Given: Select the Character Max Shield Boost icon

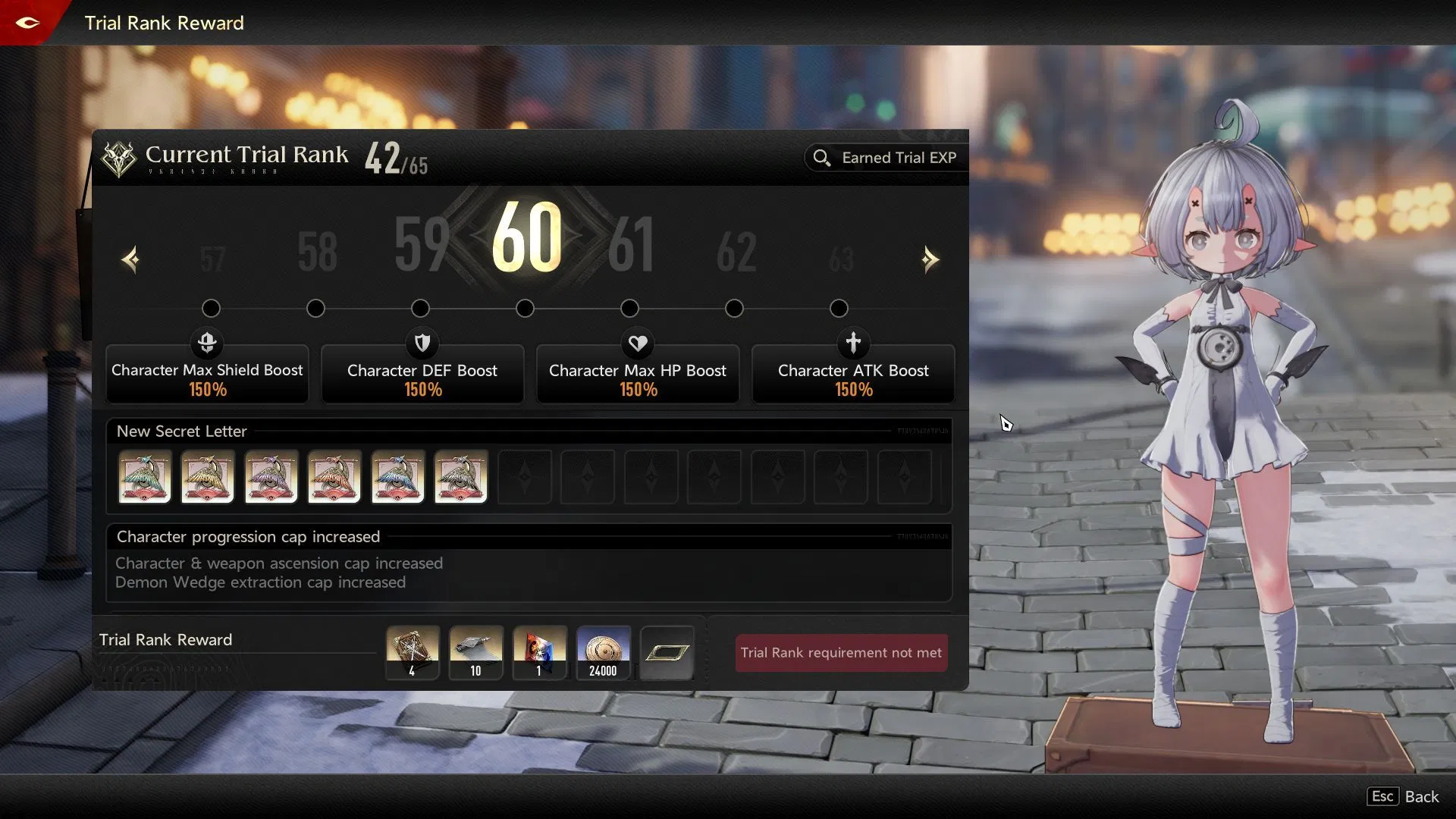Looking at the screenshot, I should (x=207, y=343).
